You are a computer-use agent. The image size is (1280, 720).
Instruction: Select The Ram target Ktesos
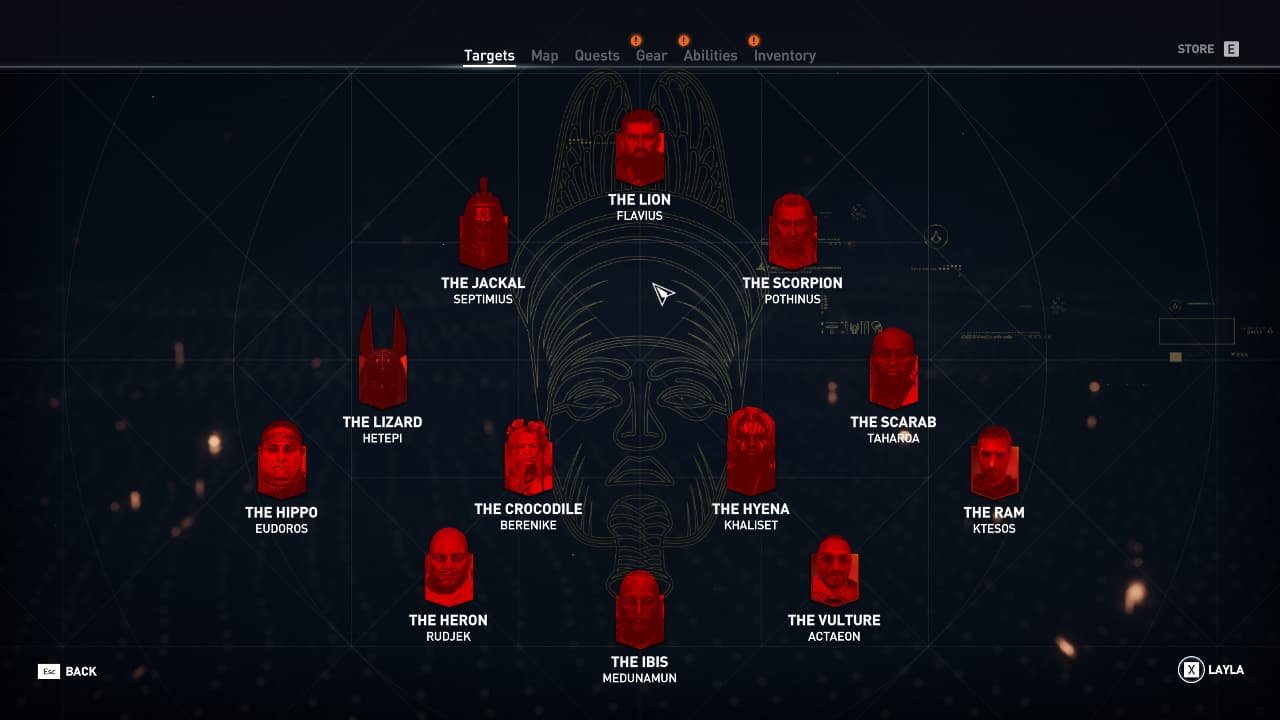(x=994, y=463)
